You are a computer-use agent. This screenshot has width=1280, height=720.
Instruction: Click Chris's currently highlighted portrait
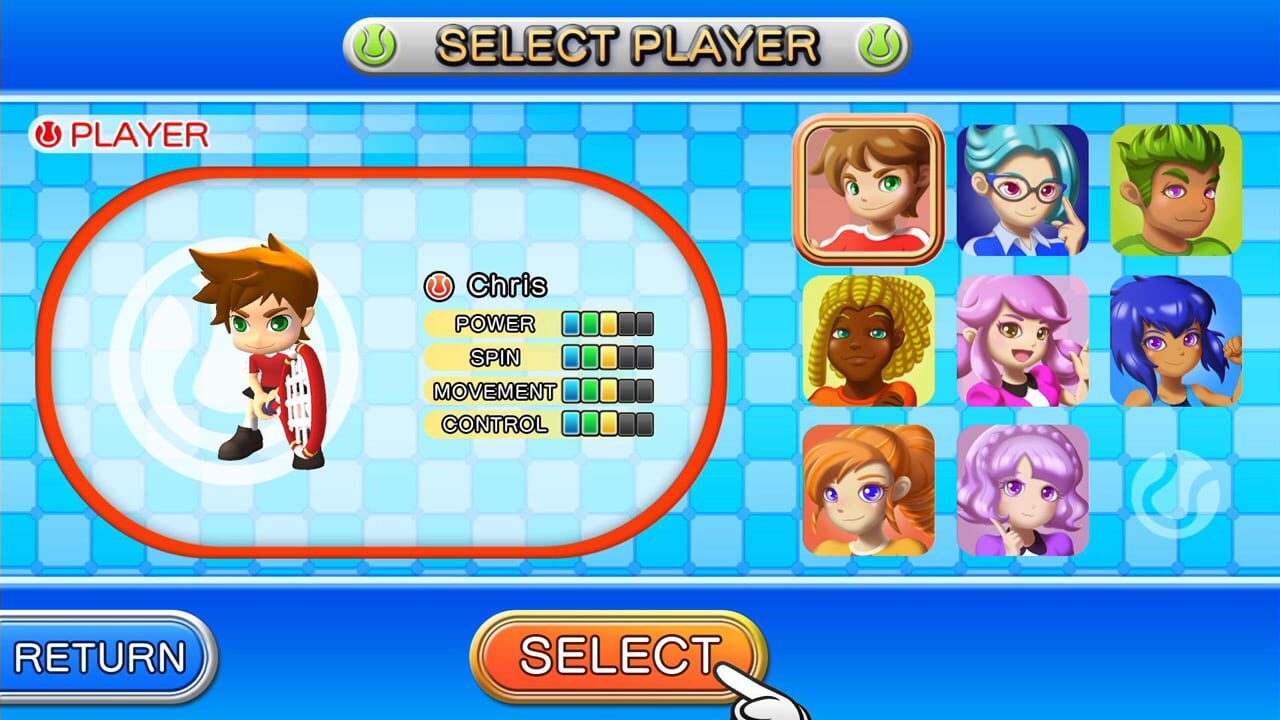pos(868,188)
